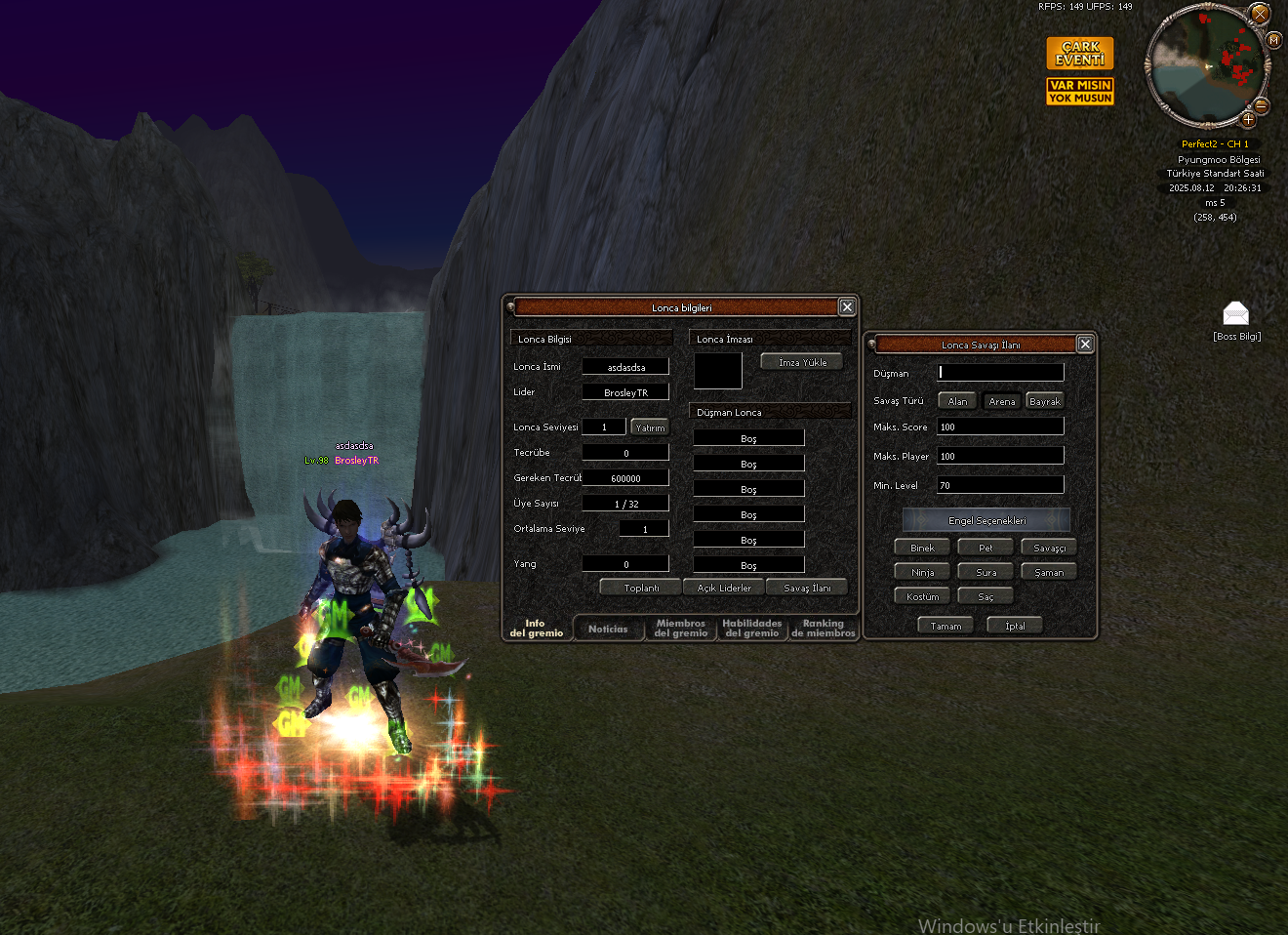The height and width of the screenshot is (935, 1288).
Task: Open the Habilidades del gremio tab
Action: click(x=751, y=629)
